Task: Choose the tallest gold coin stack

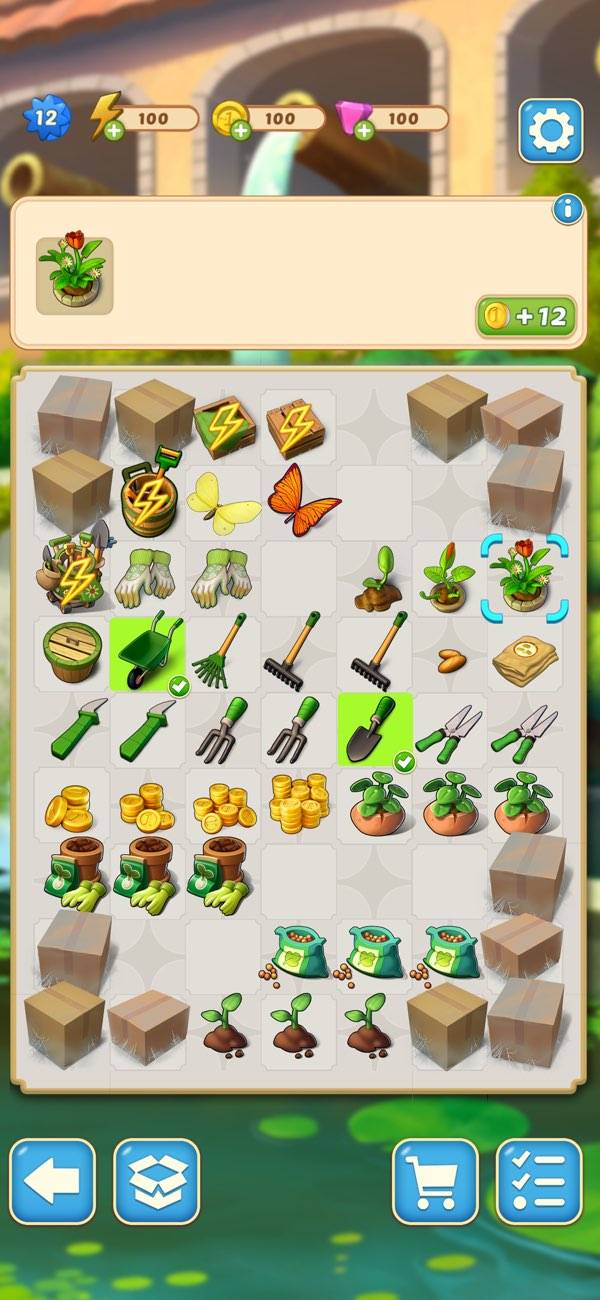Action: coord(298,804)
